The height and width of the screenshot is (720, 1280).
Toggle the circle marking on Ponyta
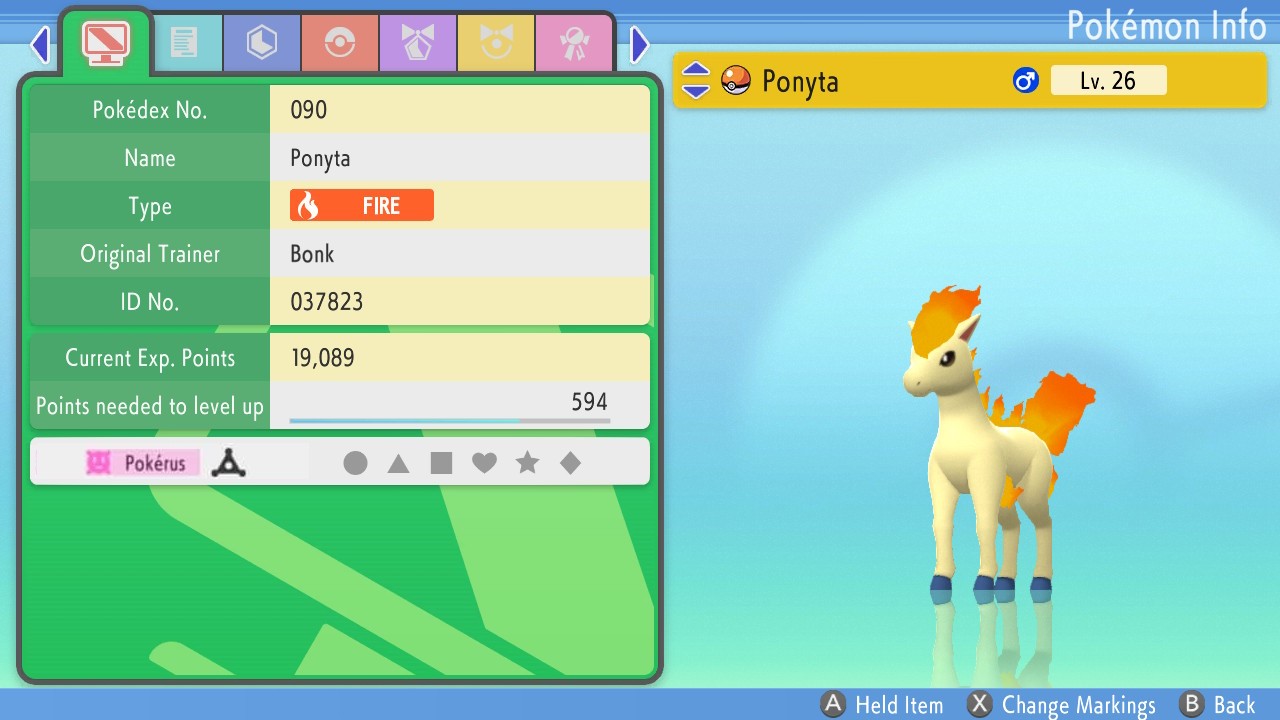(356, 462)
